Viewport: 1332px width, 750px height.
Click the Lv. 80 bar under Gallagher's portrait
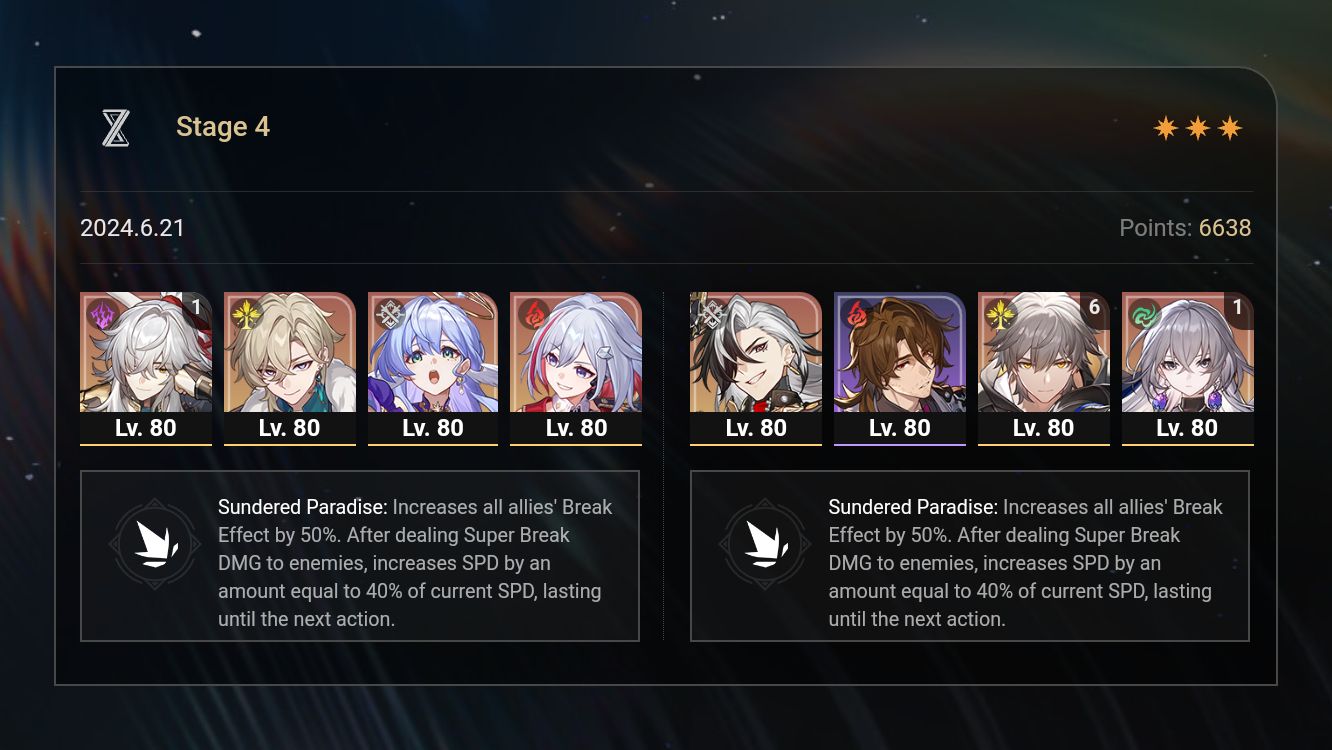pos(899,427)
